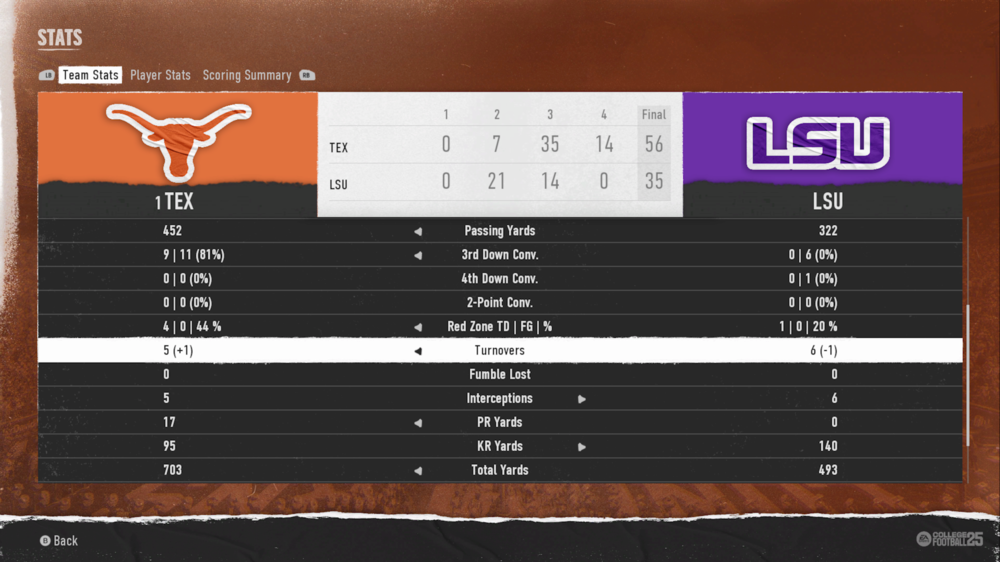Highlight the 3rd Down Conv. row

pyautogui.click(x=500, y=255)
